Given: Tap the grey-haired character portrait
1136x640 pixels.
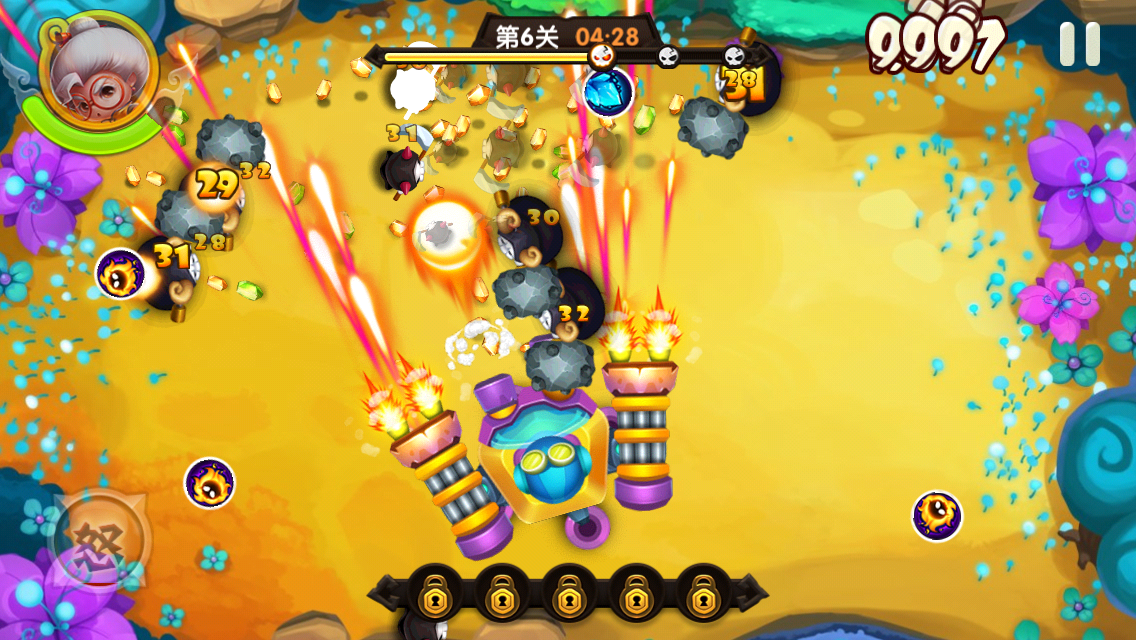Looking at the screenshot, I should [x=97, y=70].
